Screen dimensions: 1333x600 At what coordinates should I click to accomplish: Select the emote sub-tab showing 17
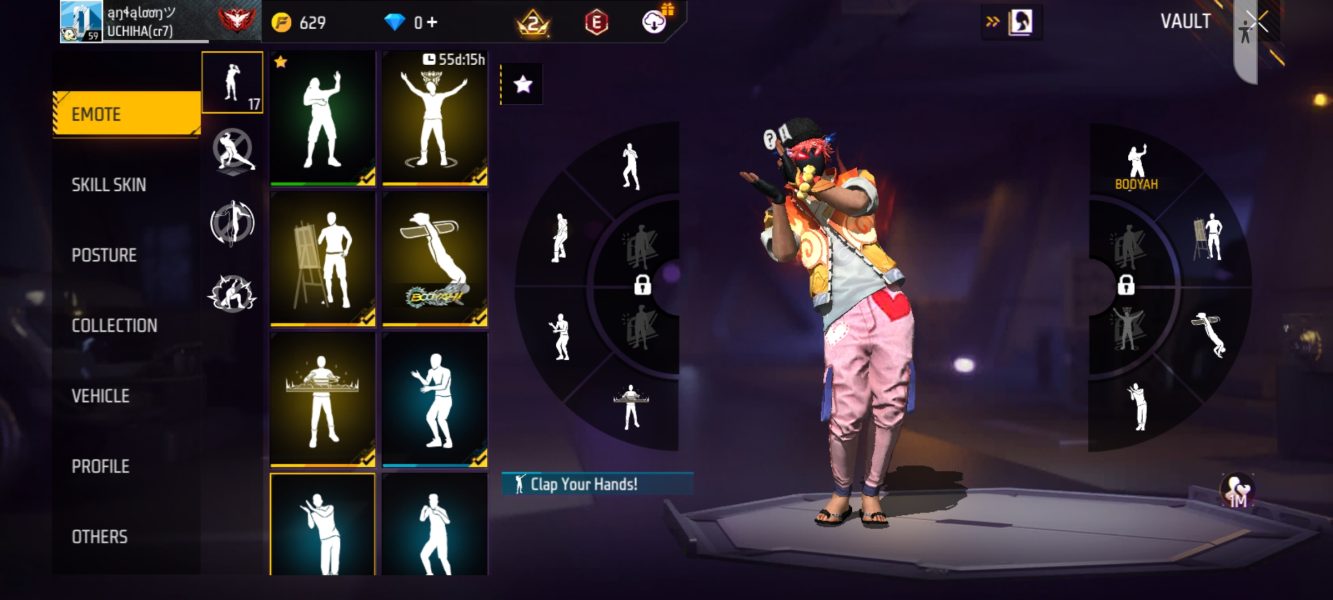click(x=232, y=82)
